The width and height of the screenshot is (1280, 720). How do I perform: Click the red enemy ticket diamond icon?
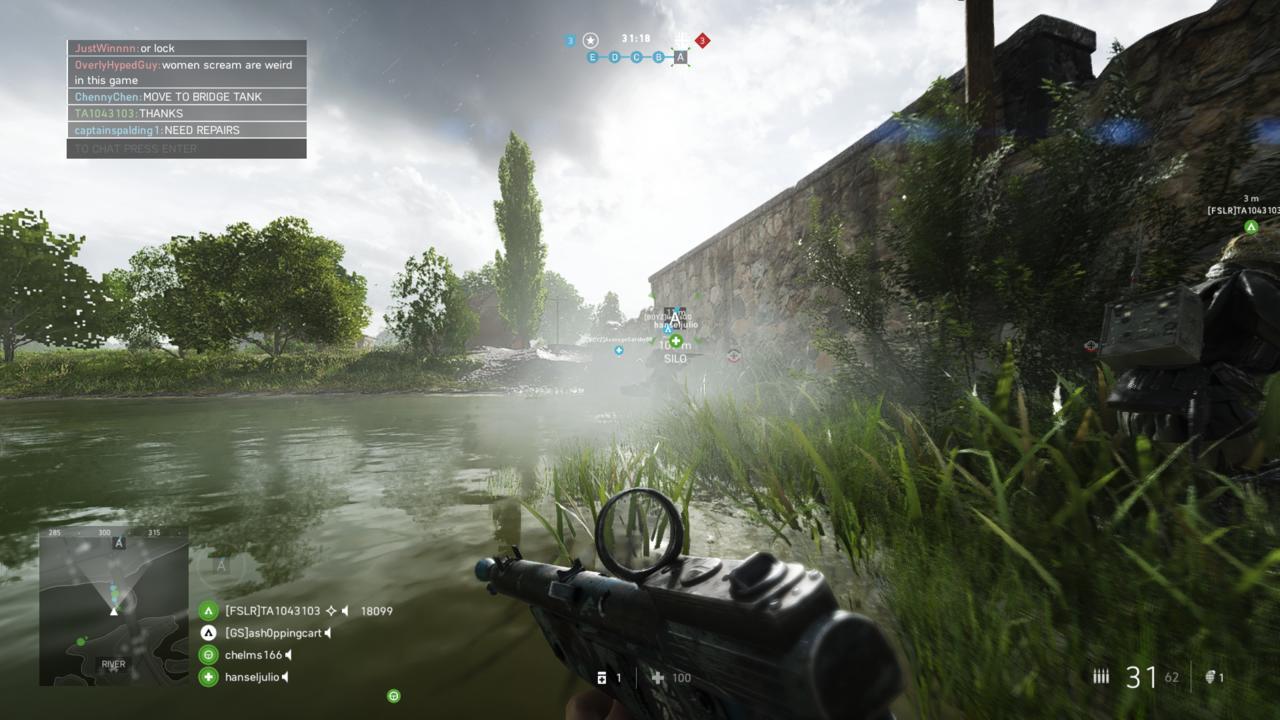[700, 40]
